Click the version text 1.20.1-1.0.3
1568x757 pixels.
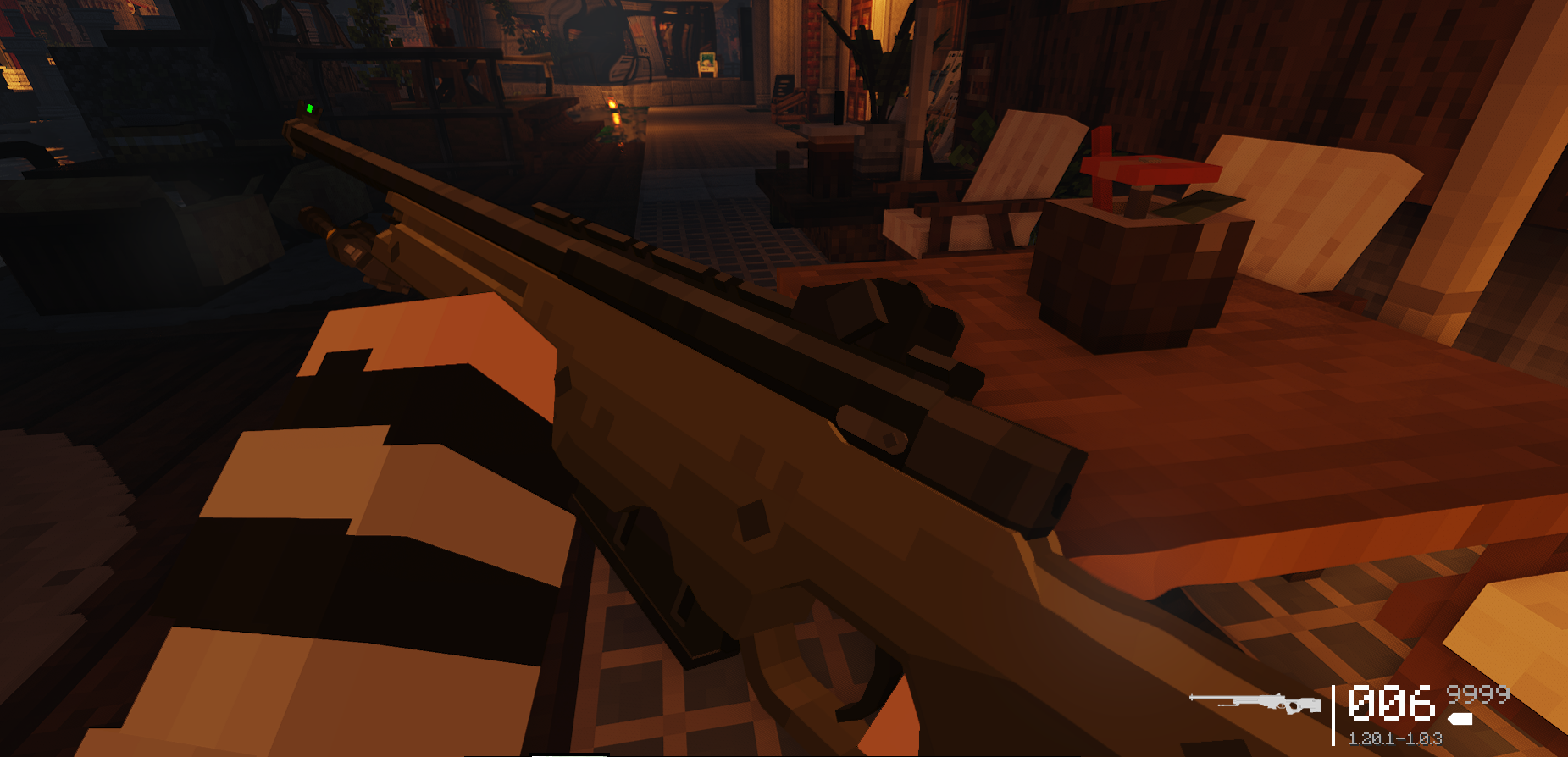pyautogui.click(x=1396, y=739)
